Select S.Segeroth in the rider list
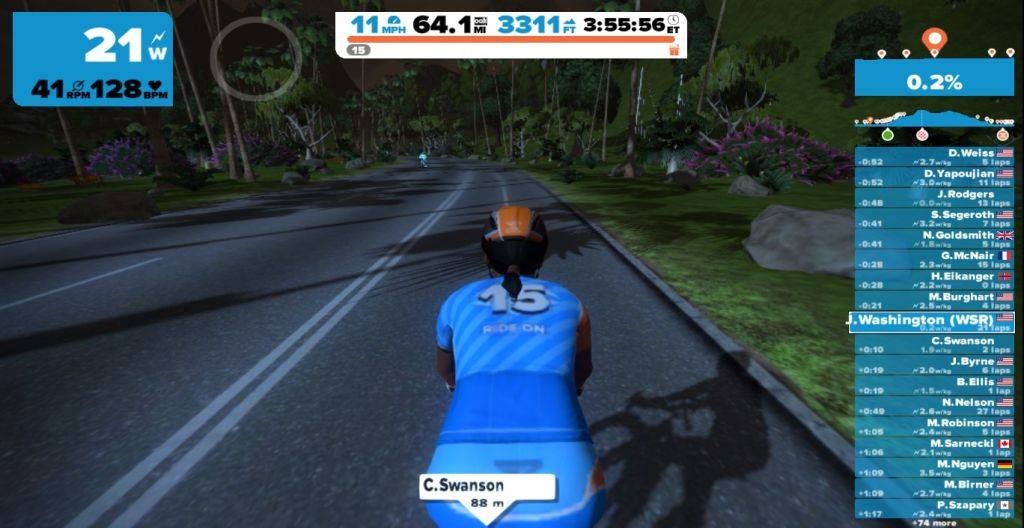Screen dimensions: 1024x528 click(x=934, y=219)
